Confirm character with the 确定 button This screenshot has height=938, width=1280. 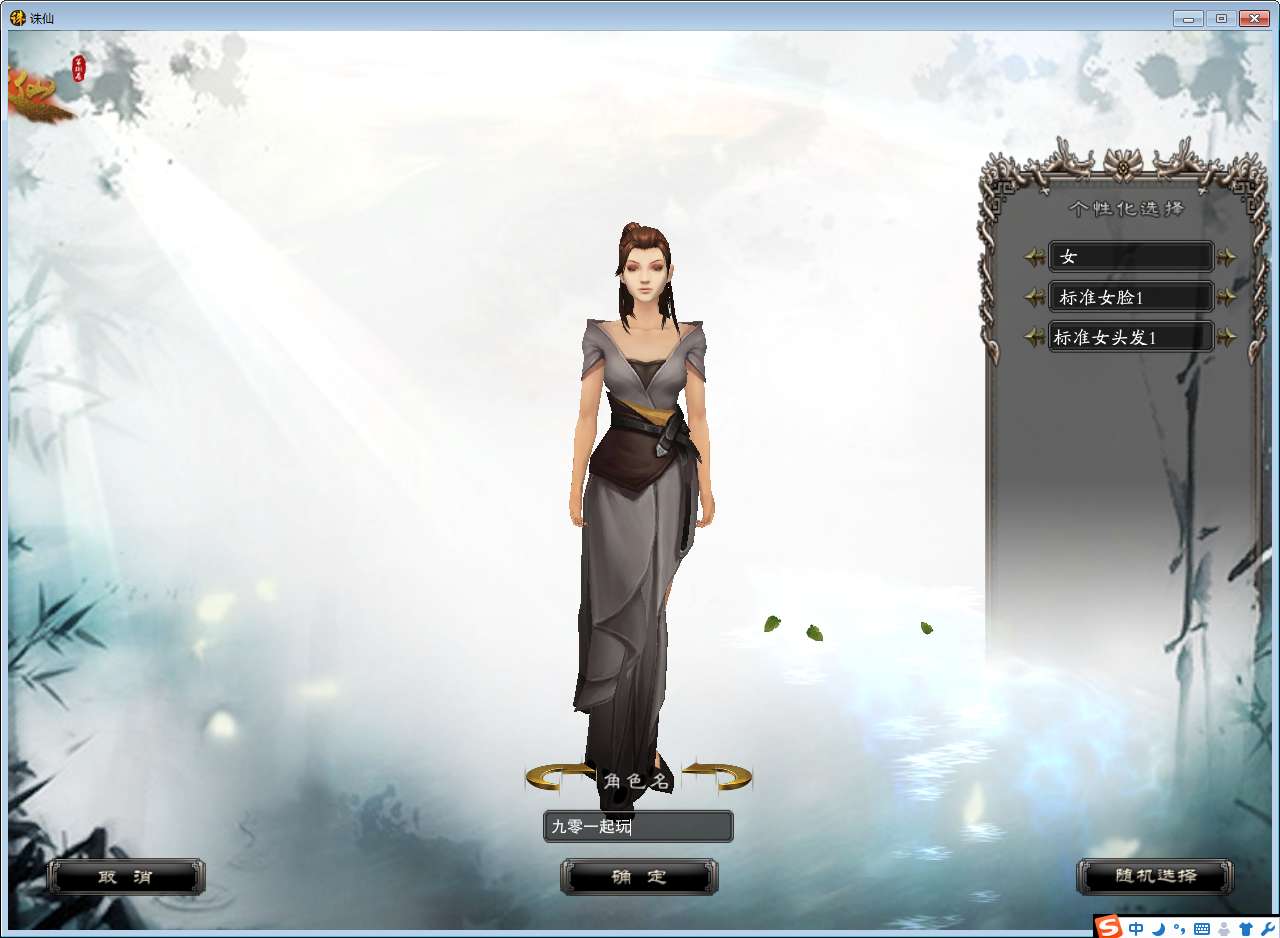pos(639,877)
